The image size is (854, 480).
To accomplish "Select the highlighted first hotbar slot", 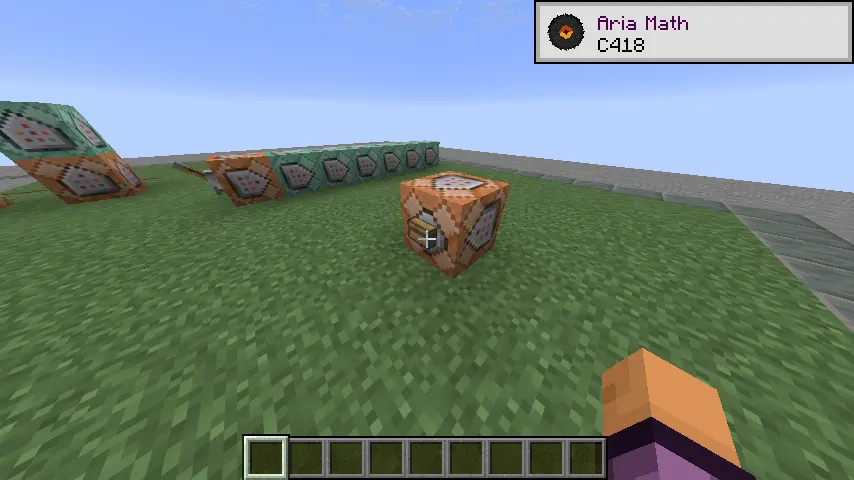I will (x=266, y=458).
